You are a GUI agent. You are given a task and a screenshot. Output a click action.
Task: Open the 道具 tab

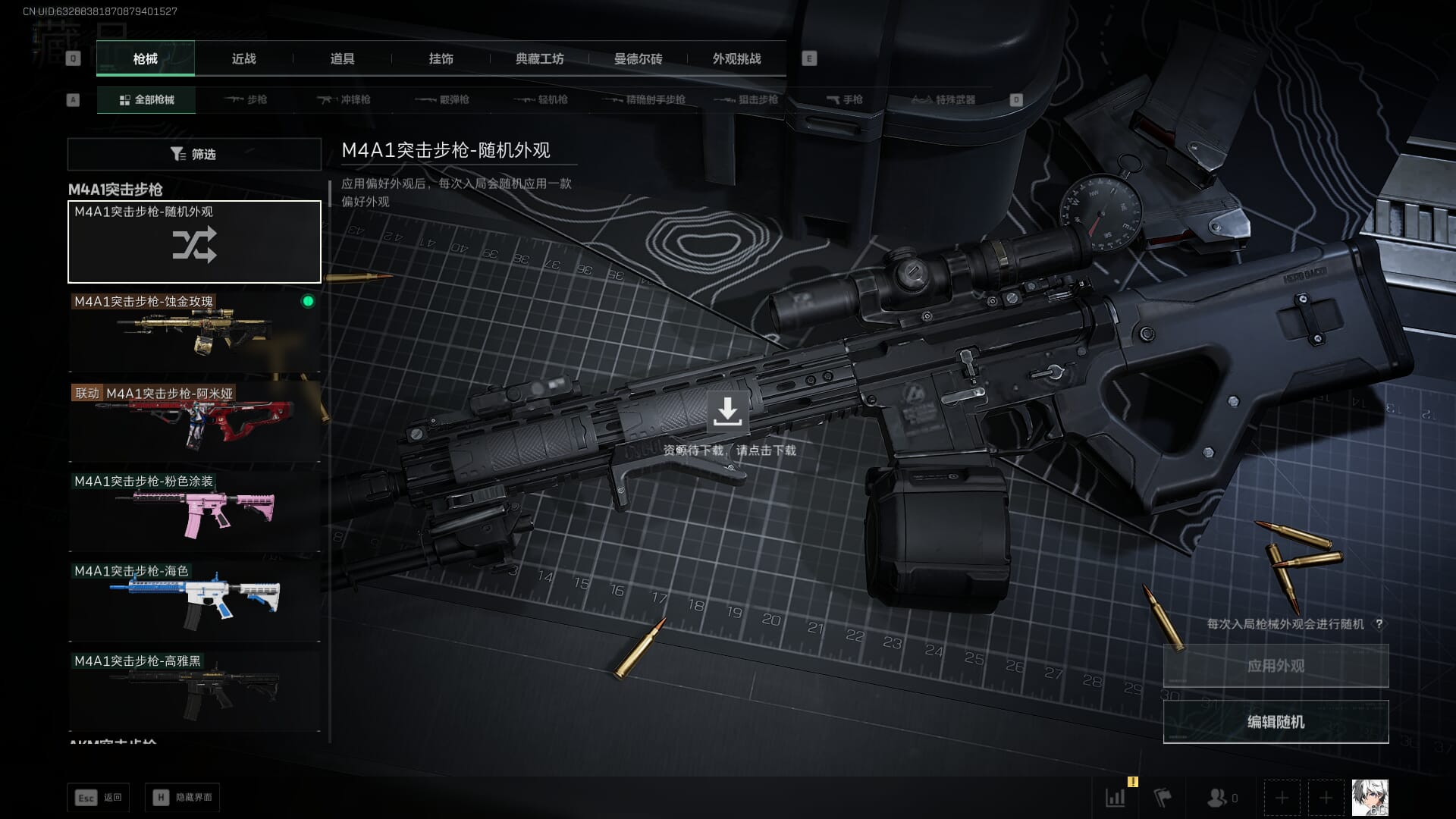(x=342, y=59)
